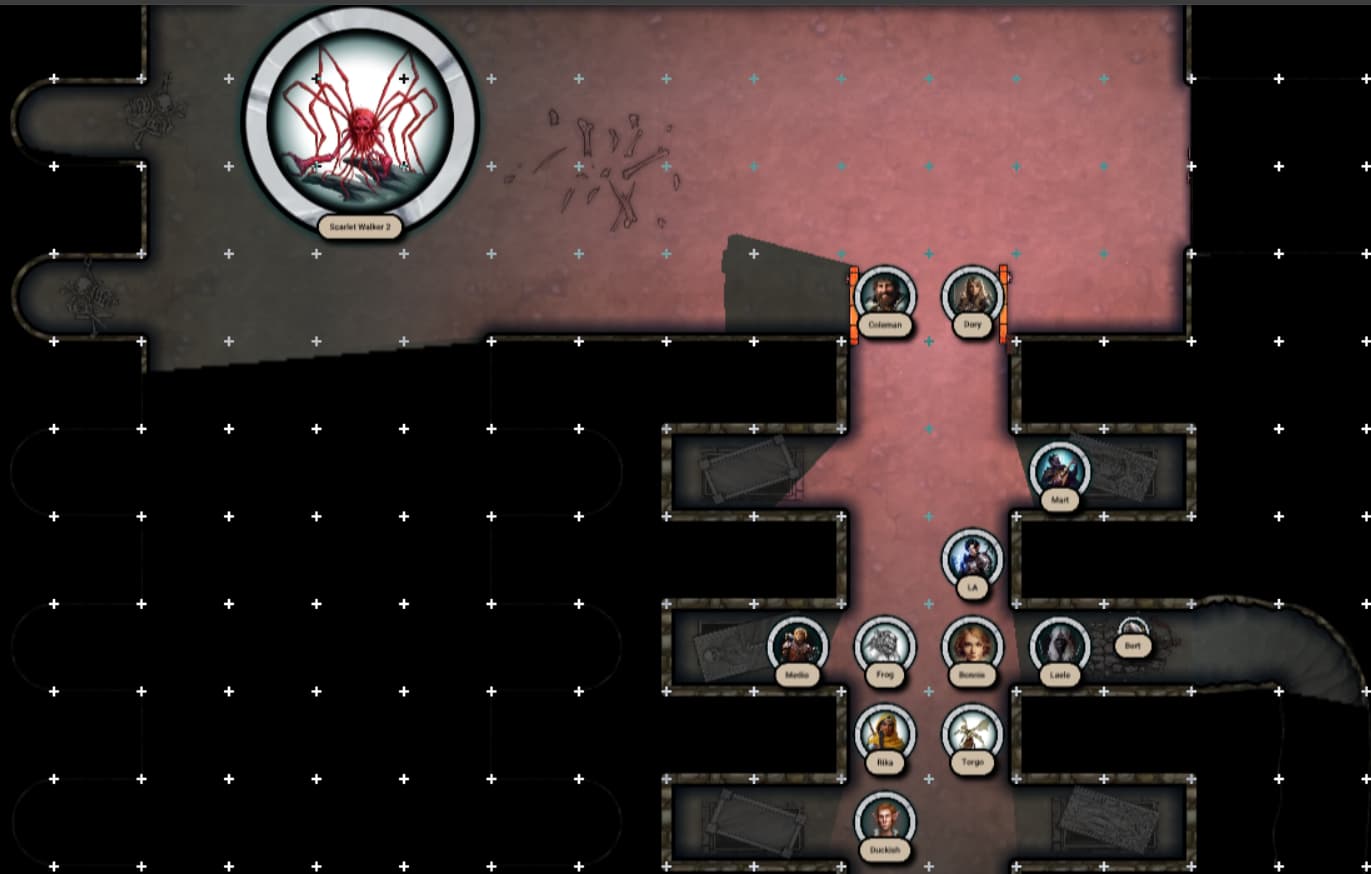This screenshot has height=874, width=1371.
Task: Pick the Dory character token
Action: [972, 296]
